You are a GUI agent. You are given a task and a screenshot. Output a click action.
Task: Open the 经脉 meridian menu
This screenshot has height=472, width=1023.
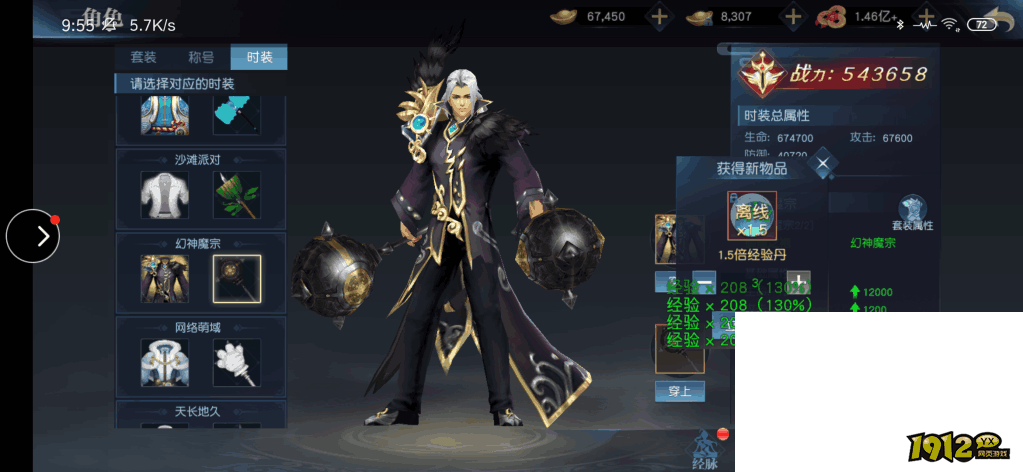coord(706,450)
